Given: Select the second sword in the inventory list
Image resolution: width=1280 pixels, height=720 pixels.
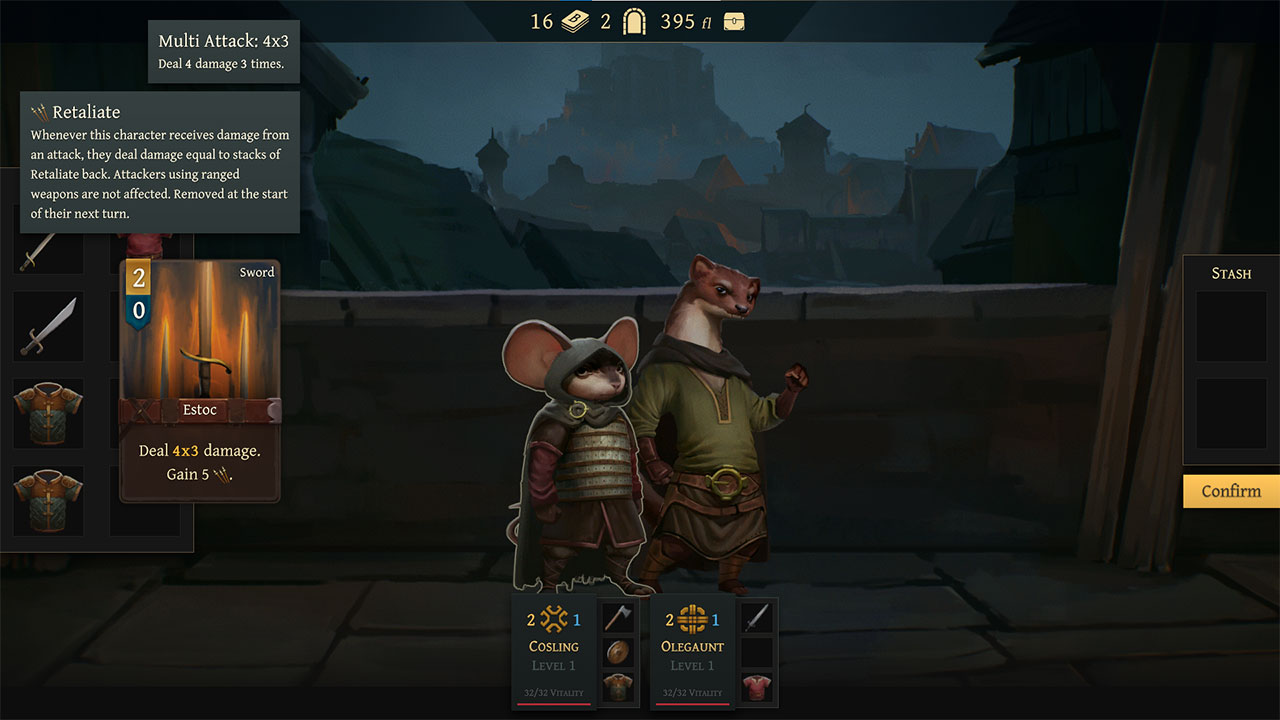Looking at the screenshot, I should pos(47,327).
